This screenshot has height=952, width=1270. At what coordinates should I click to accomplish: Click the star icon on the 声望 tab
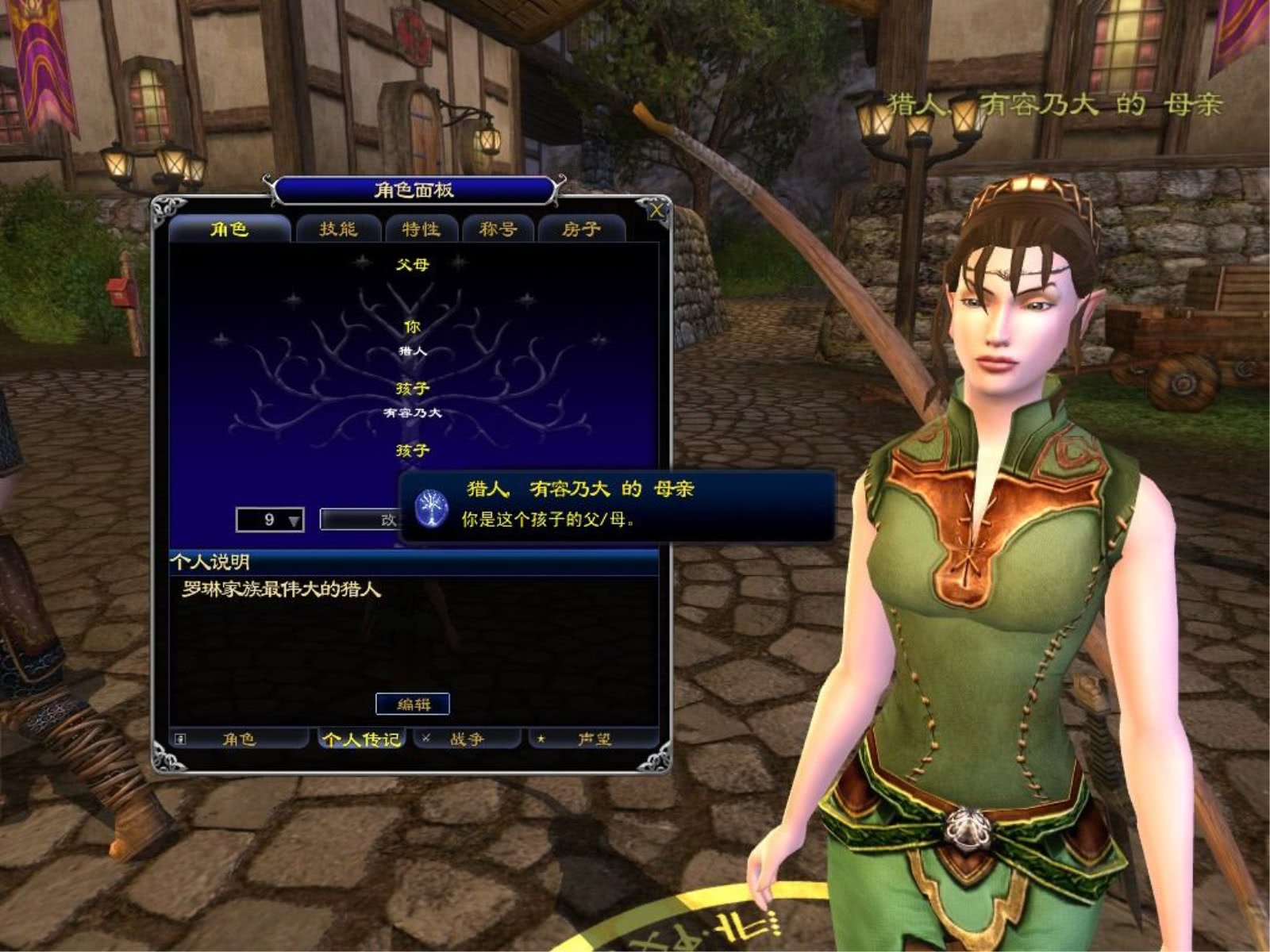540,739
